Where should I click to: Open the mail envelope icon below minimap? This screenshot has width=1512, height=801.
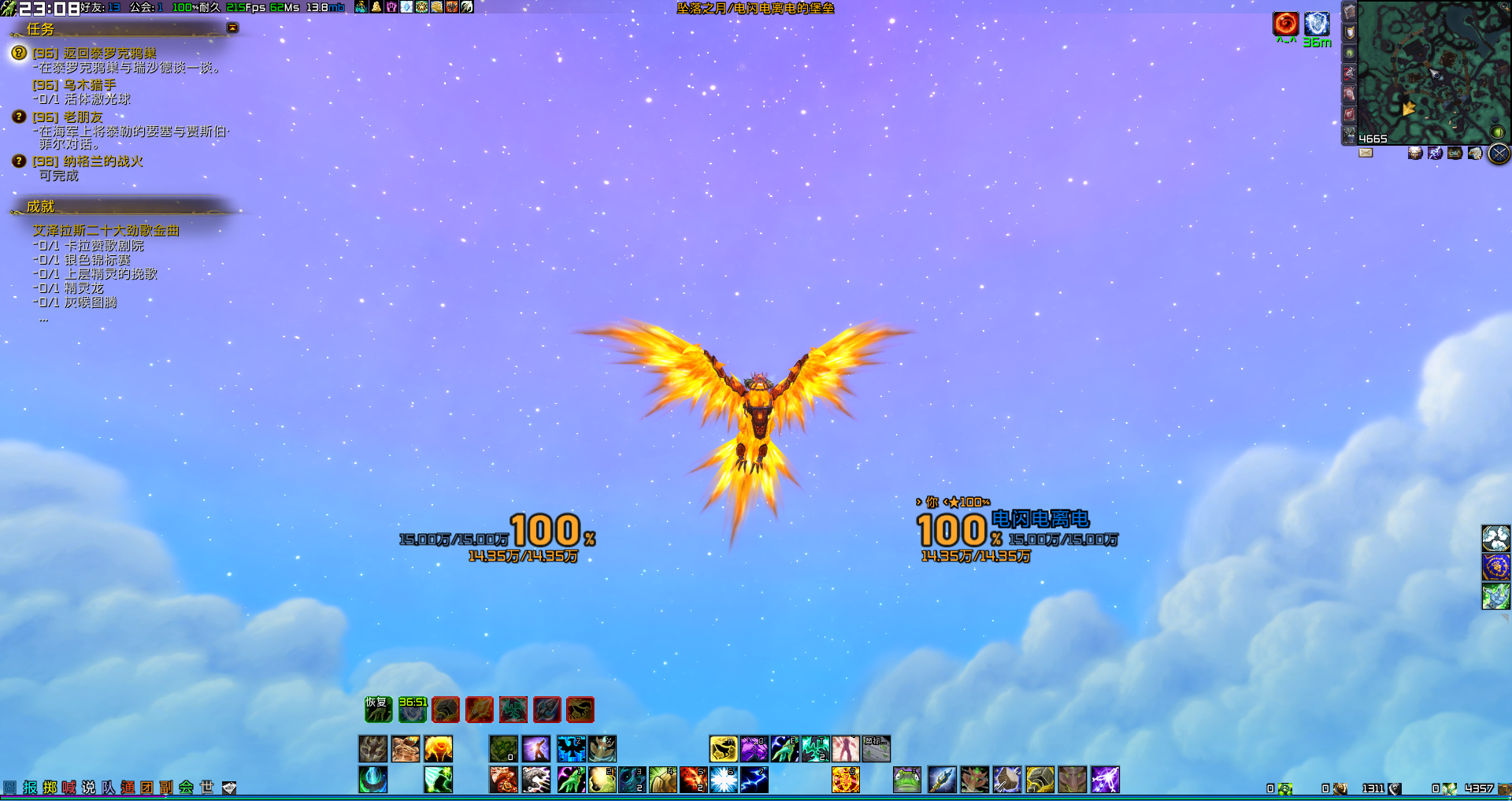coord(1366,153)
